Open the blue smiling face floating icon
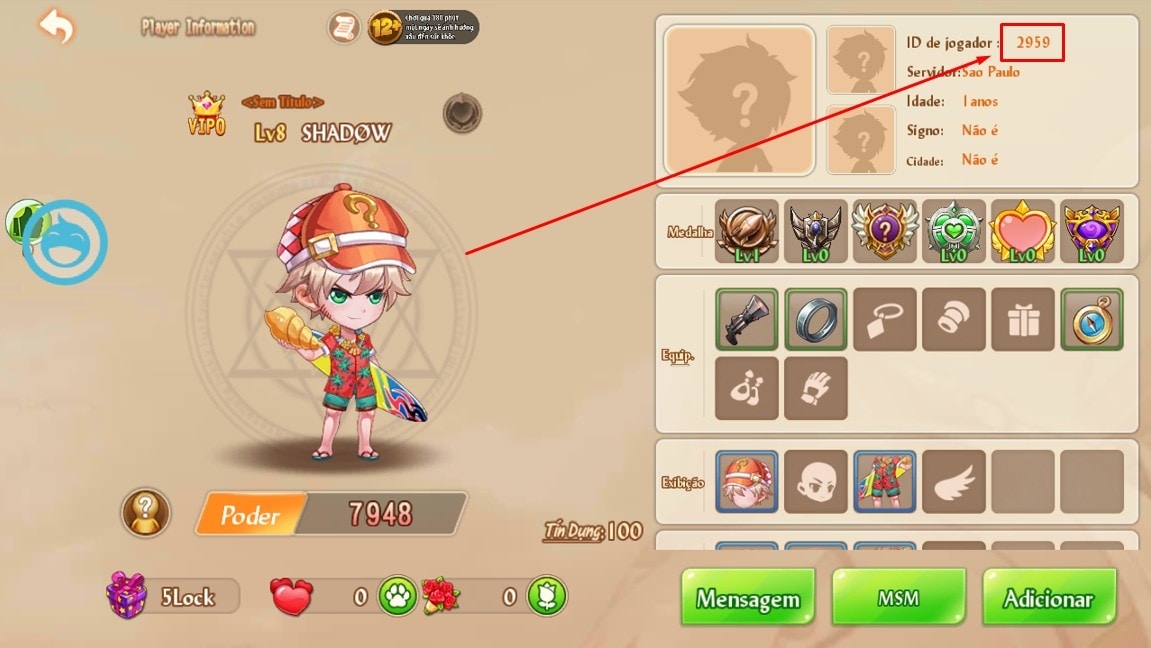 point(65,242)
